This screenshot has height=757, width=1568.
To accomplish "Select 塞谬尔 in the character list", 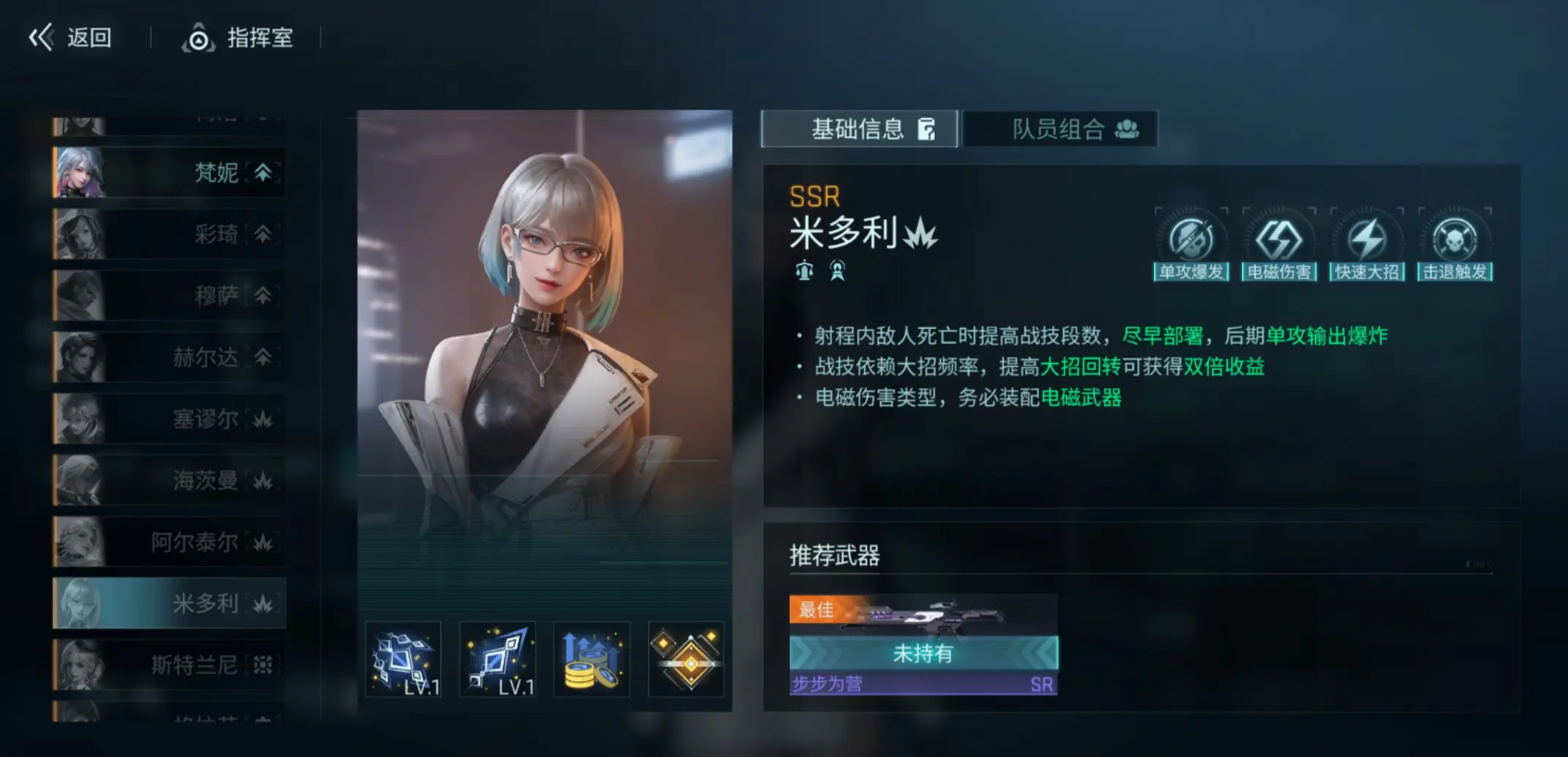I will coord(169,419).
